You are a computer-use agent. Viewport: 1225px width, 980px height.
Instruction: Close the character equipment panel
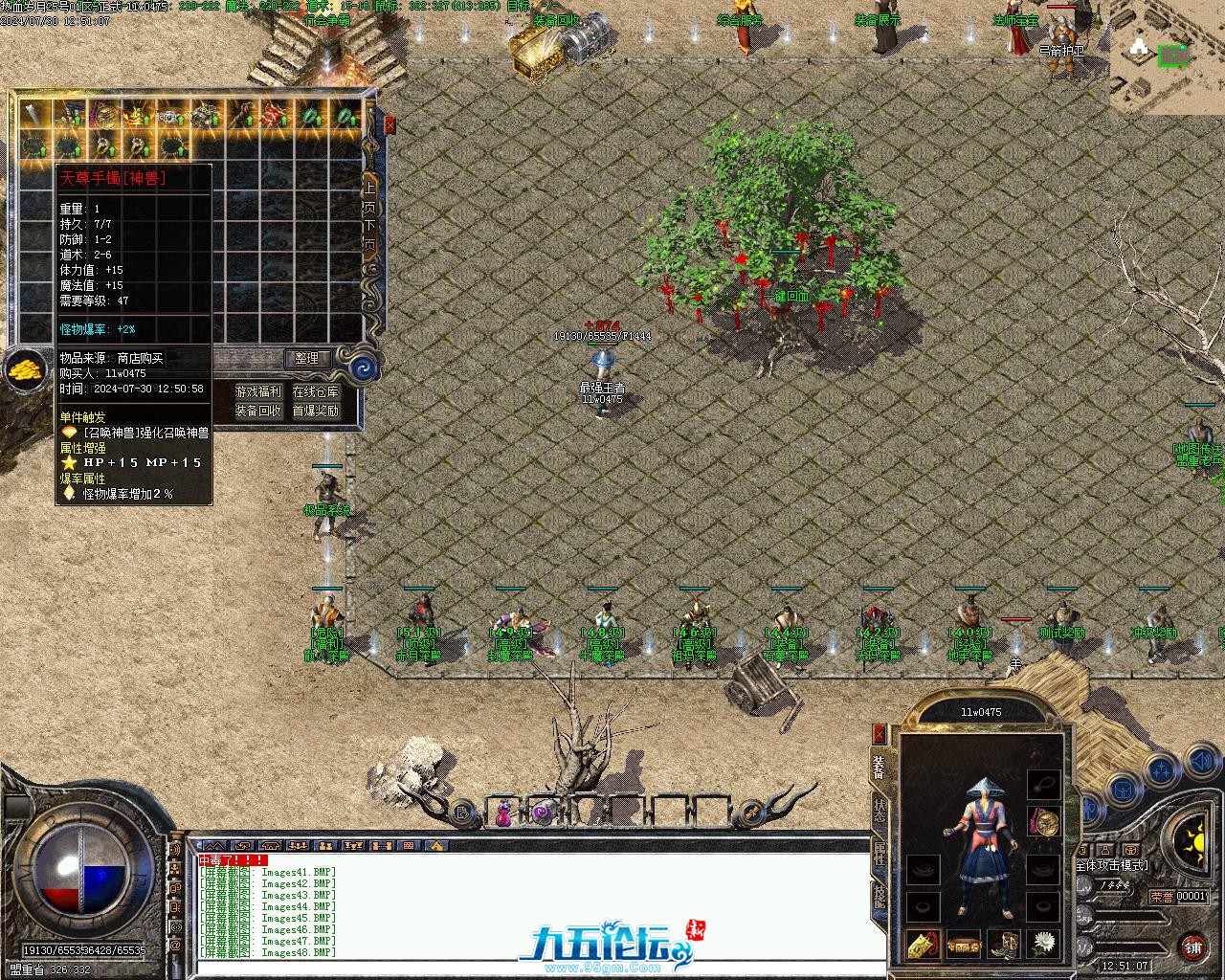click(x=880, y=735)
